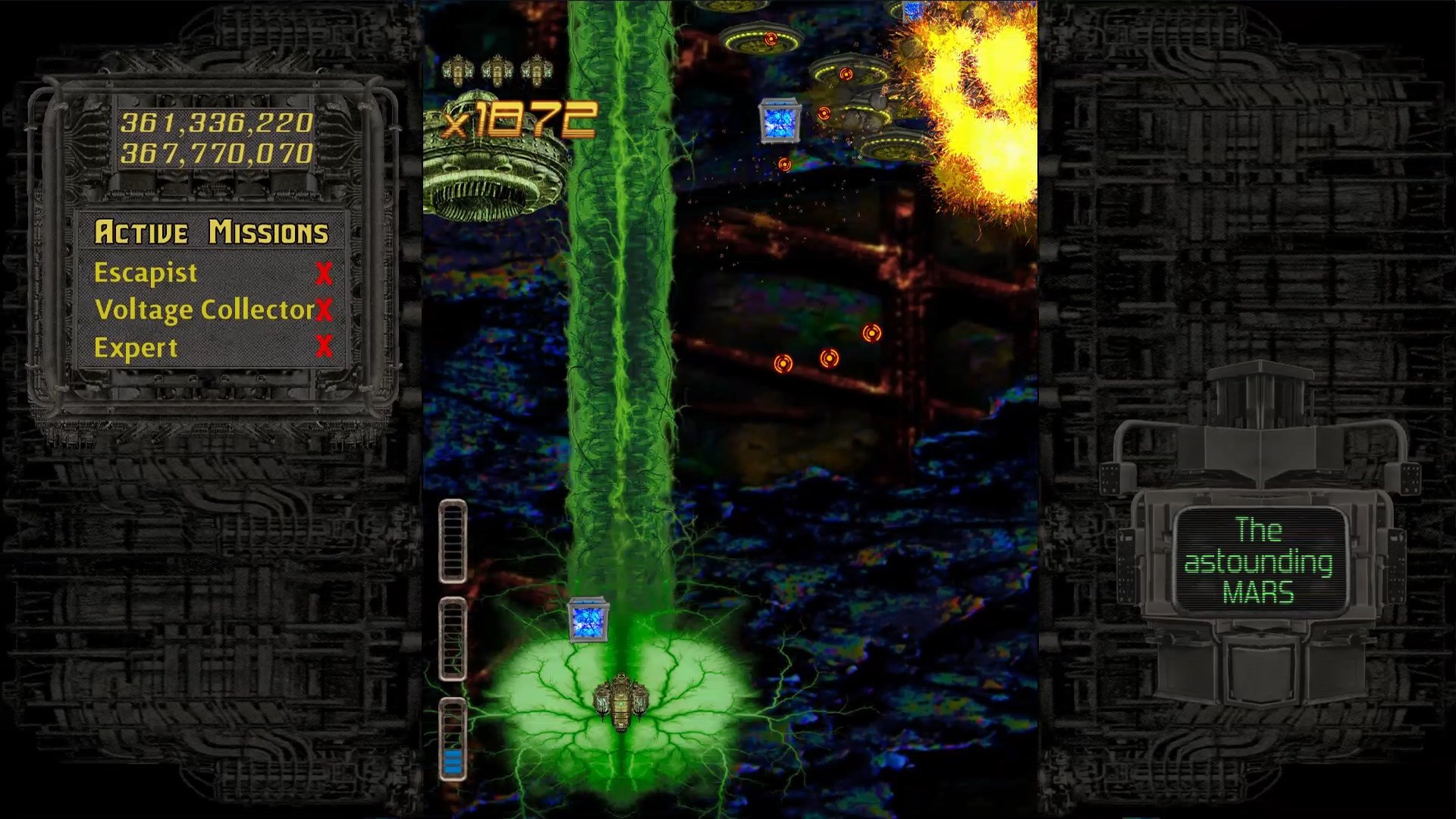Viewport: 1456px width, 819px height.
Task: Expand the Active Missions panel header
Action: click(213, 233)
